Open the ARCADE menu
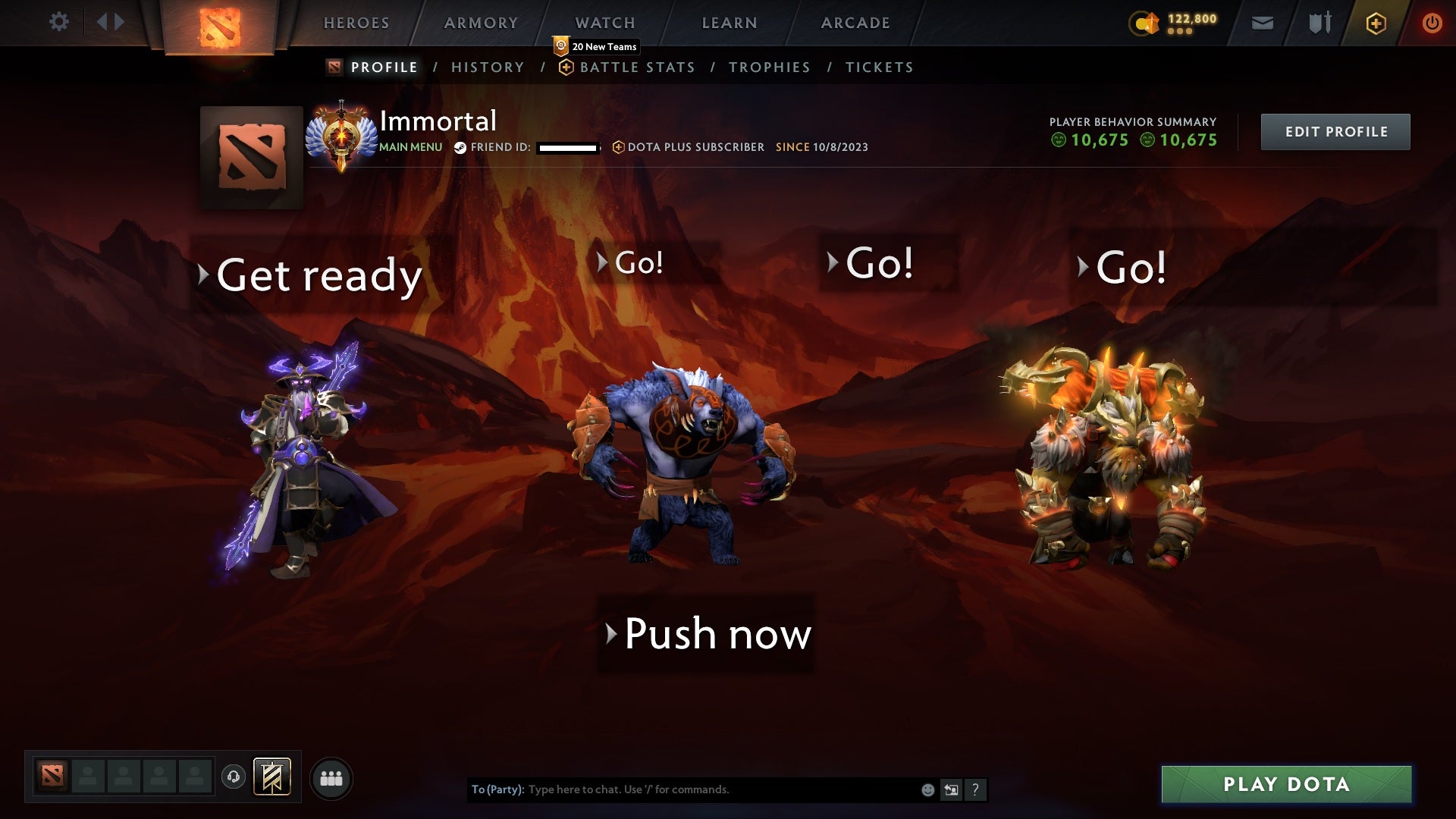This screenshot has height=819, width=1456. [855, 23]
